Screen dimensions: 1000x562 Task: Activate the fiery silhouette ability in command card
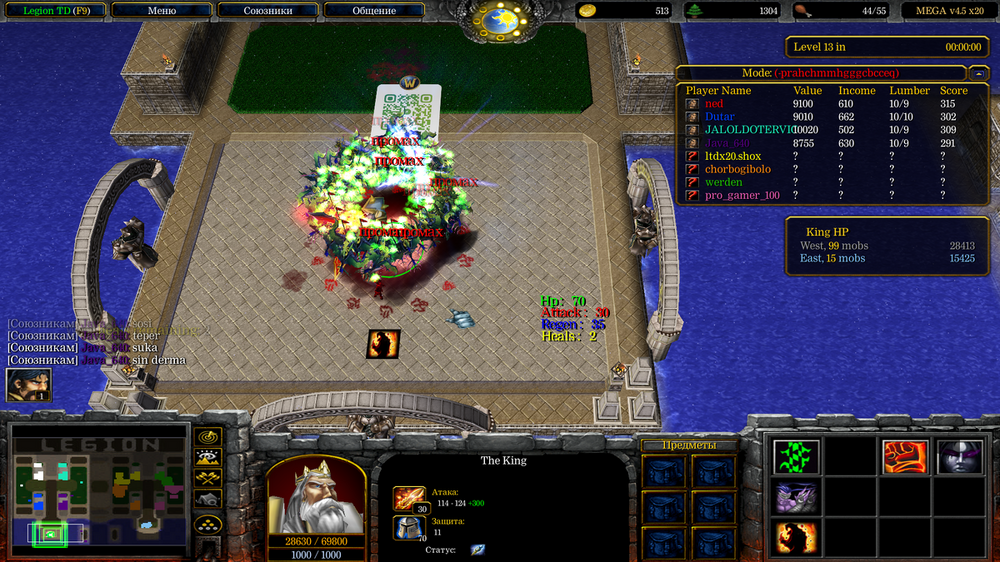point(796,537)
